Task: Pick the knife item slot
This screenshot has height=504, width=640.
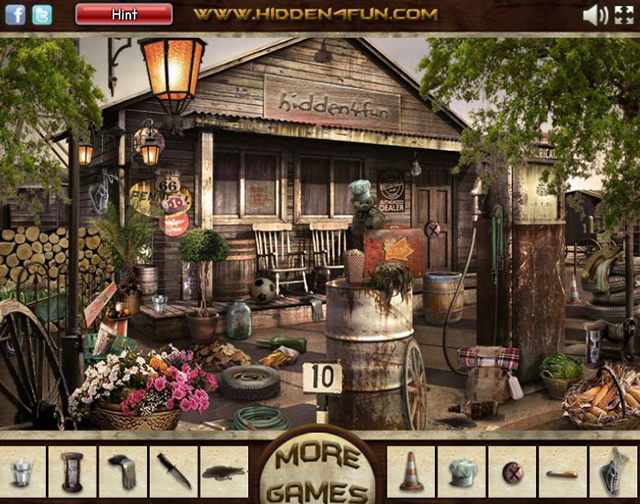Action: [x=173, y=471]
